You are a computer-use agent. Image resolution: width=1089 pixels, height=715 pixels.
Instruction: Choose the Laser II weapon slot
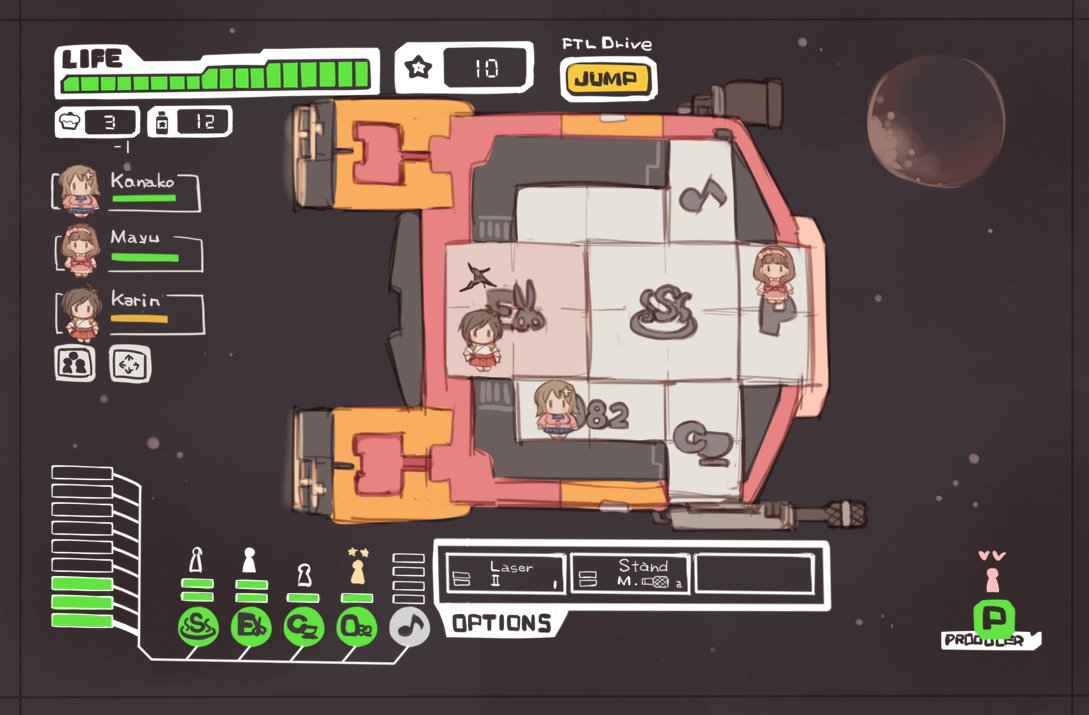pyautogui.click(x=506, y=574)
